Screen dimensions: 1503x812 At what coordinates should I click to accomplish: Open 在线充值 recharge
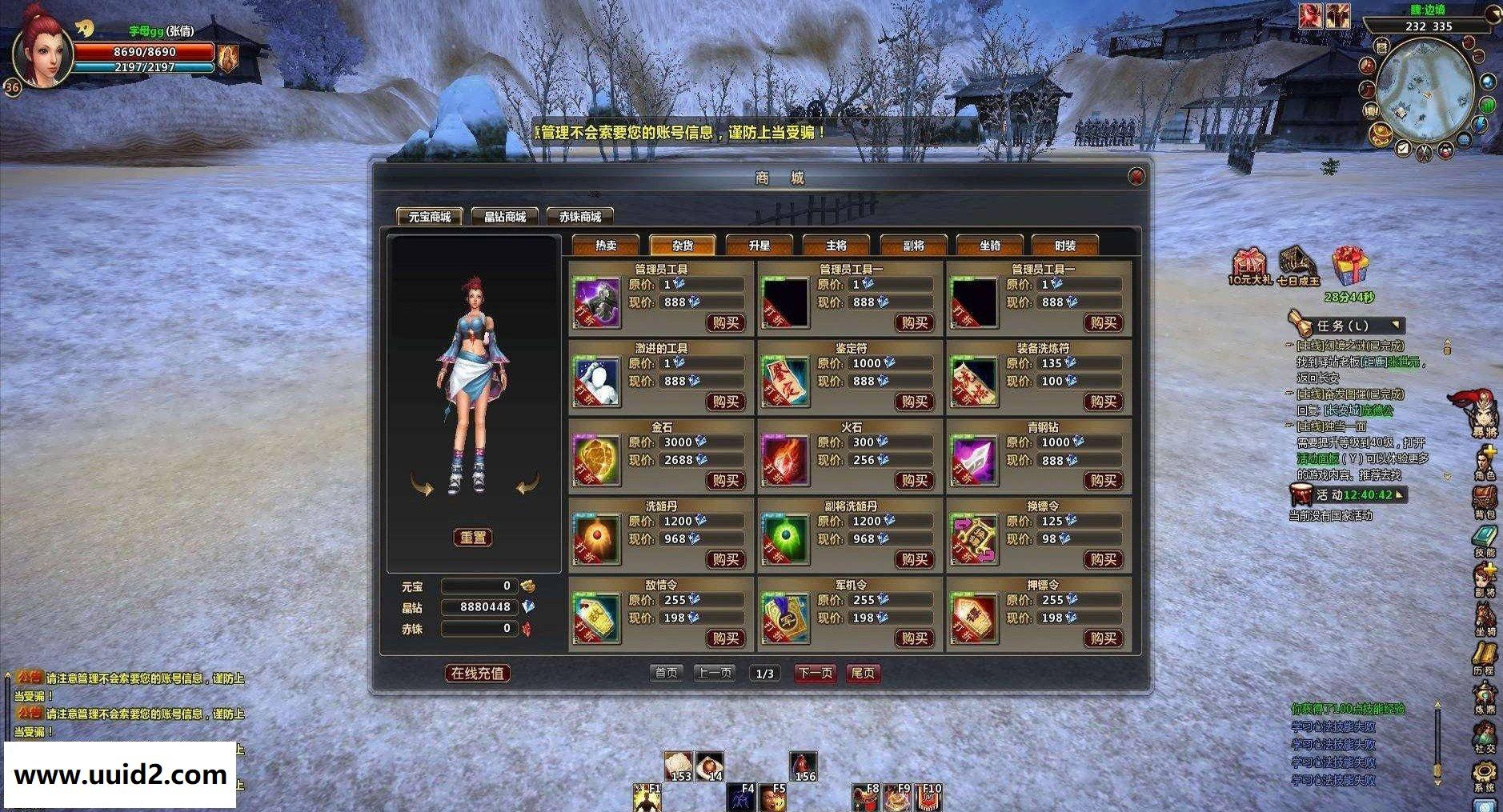tap(477, 674)
